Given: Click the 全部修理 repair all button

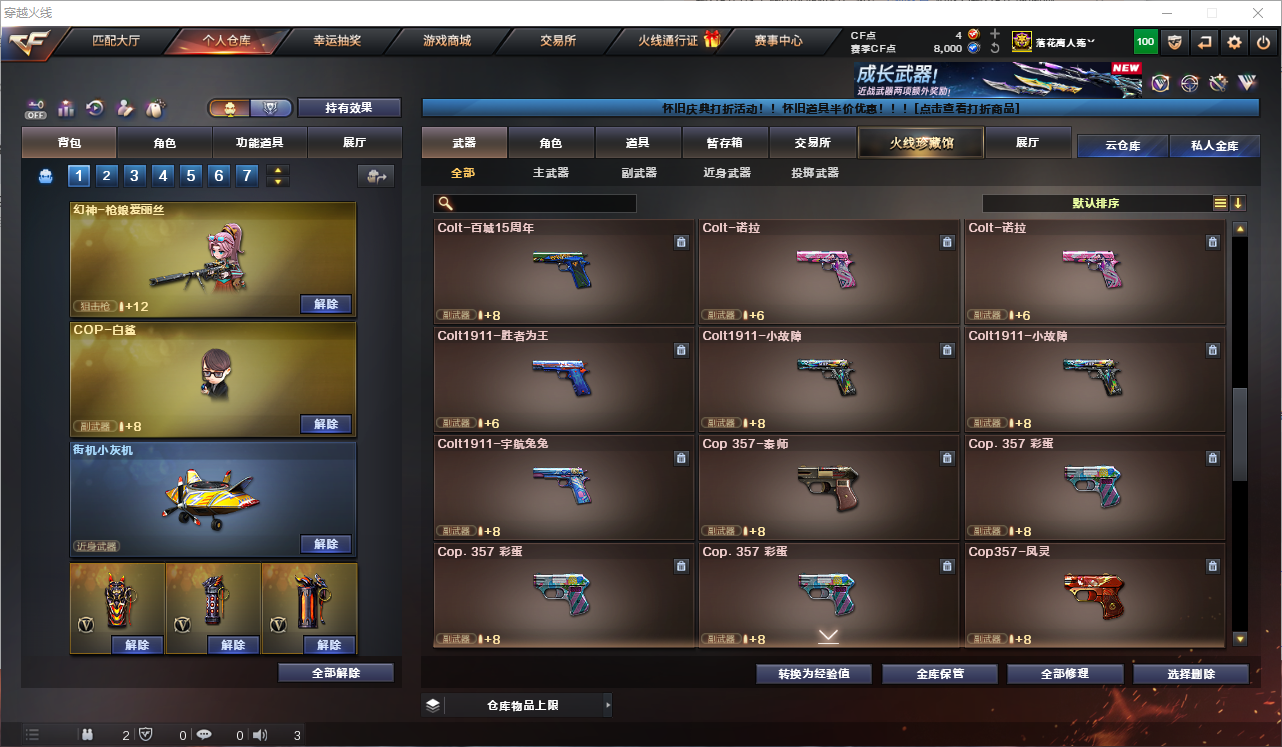Looking at the screenshot, I should 1064,674.
